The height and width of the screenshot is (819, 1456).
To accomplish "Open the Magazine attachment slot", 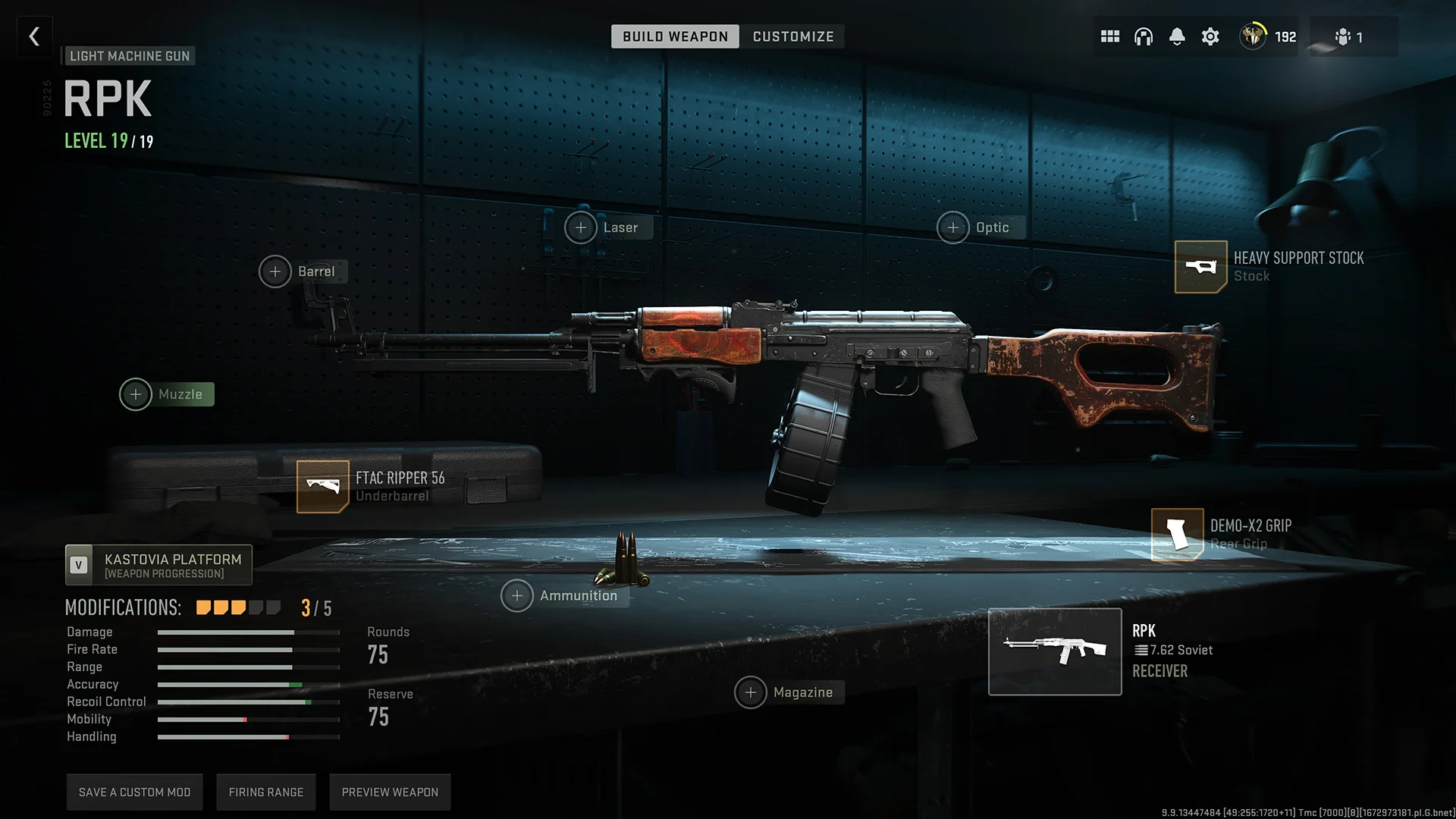I will click(x=751, y=692).
